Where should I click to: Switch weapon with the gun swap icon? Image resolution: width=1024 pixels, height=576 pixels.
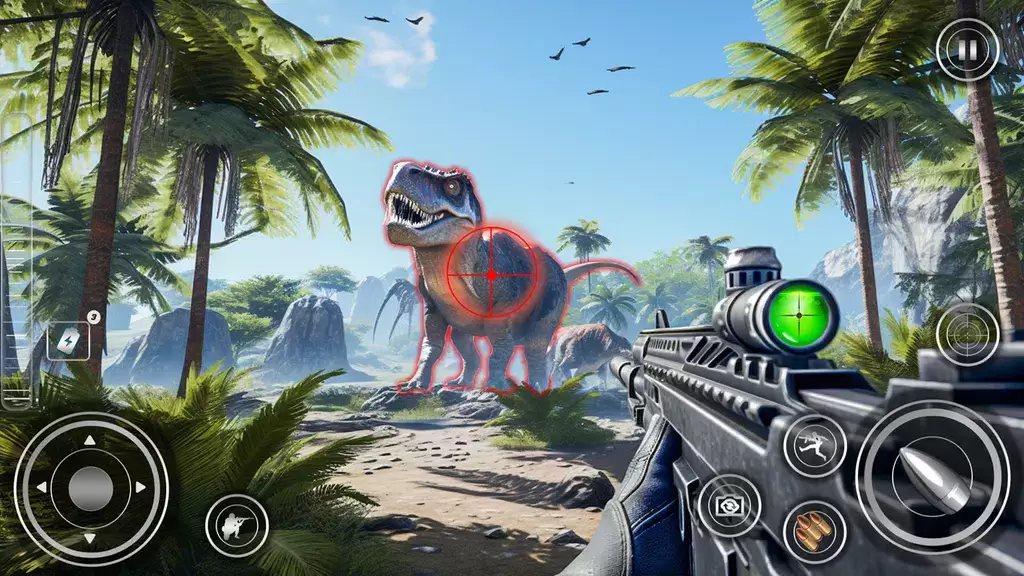[x=729, y=505]
